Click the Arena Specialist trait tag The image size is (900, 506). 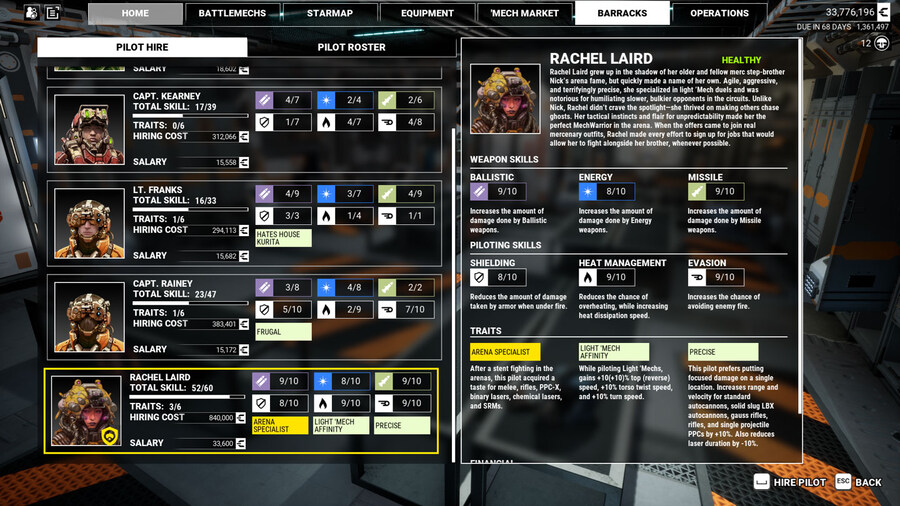(505, 352)
